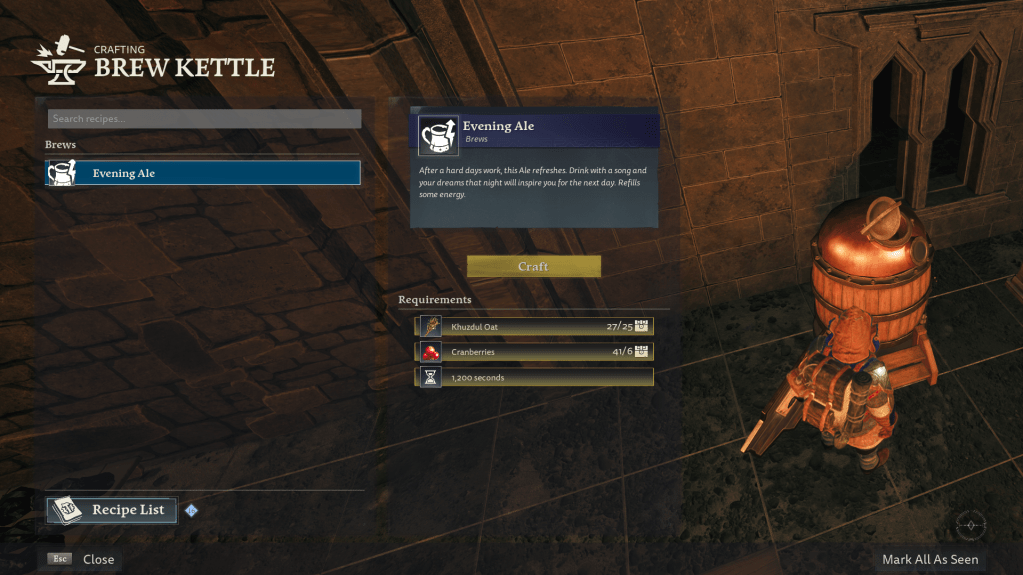Mark All As Seen

click(x=929, y=559)
